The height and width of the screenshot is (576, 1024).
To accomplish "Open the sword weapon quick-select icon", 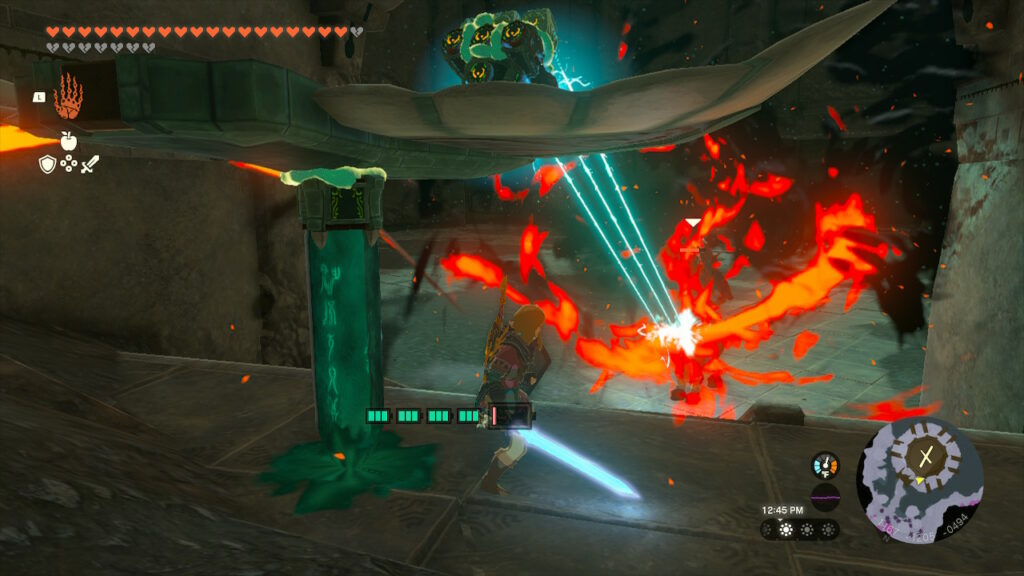I will coord(90,164).
